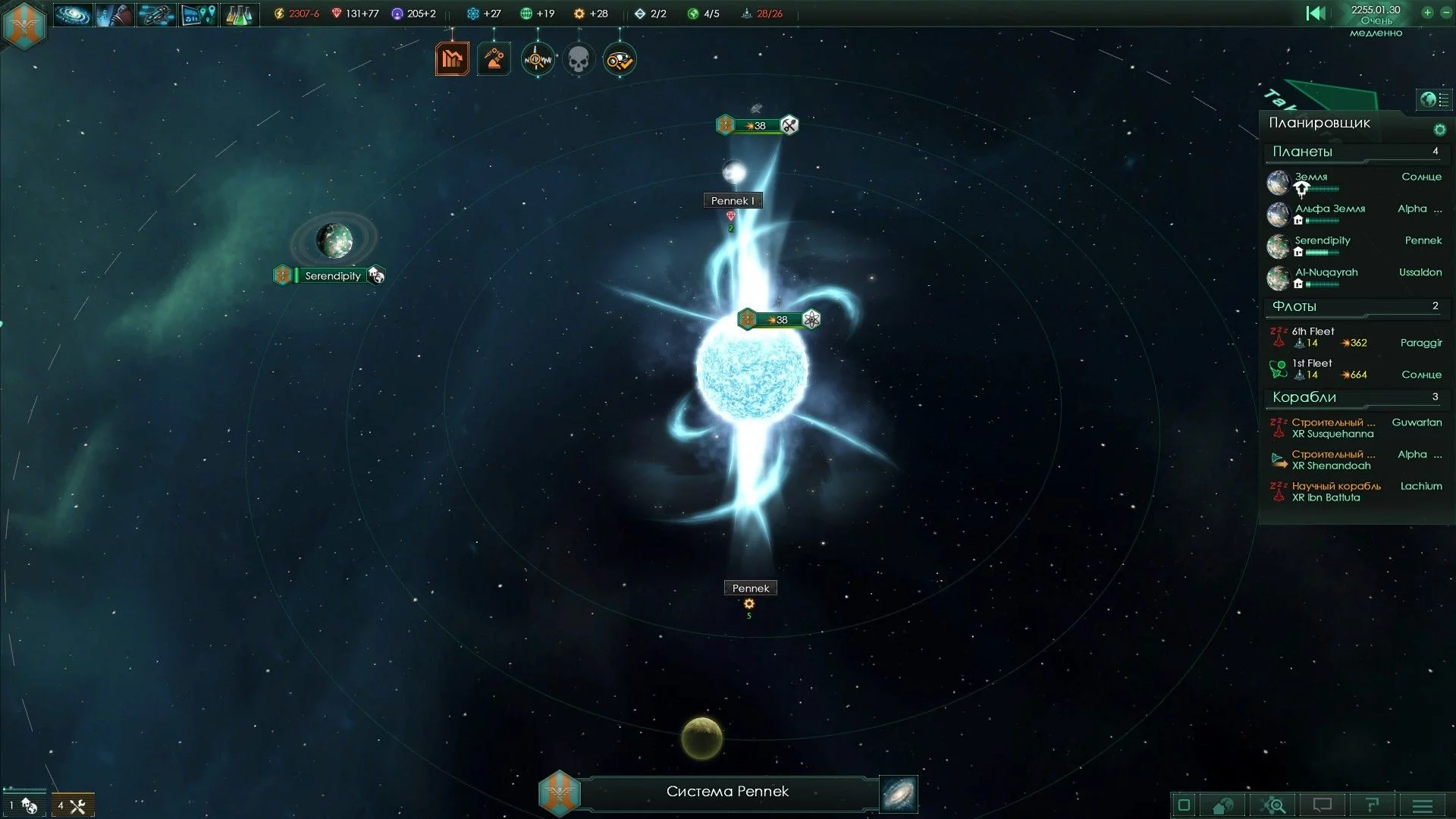The width and height of the screenshot is (1456, 819).
Task: Click the orange declining chart alert
Action: pyautogui.click(x=453, y=59)
